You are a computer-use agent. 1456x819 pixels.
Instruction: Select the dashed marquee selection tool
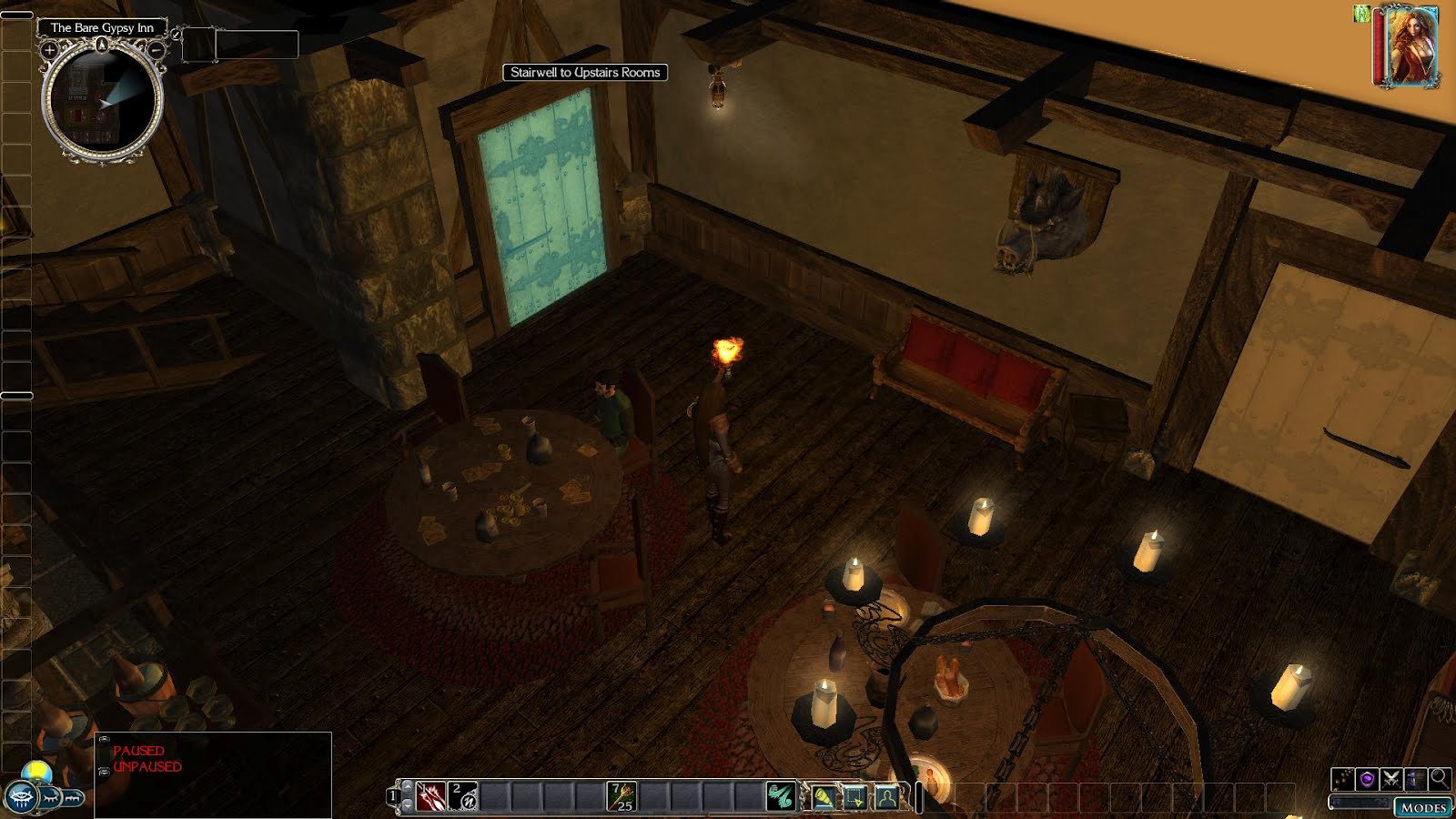point(855,798)
